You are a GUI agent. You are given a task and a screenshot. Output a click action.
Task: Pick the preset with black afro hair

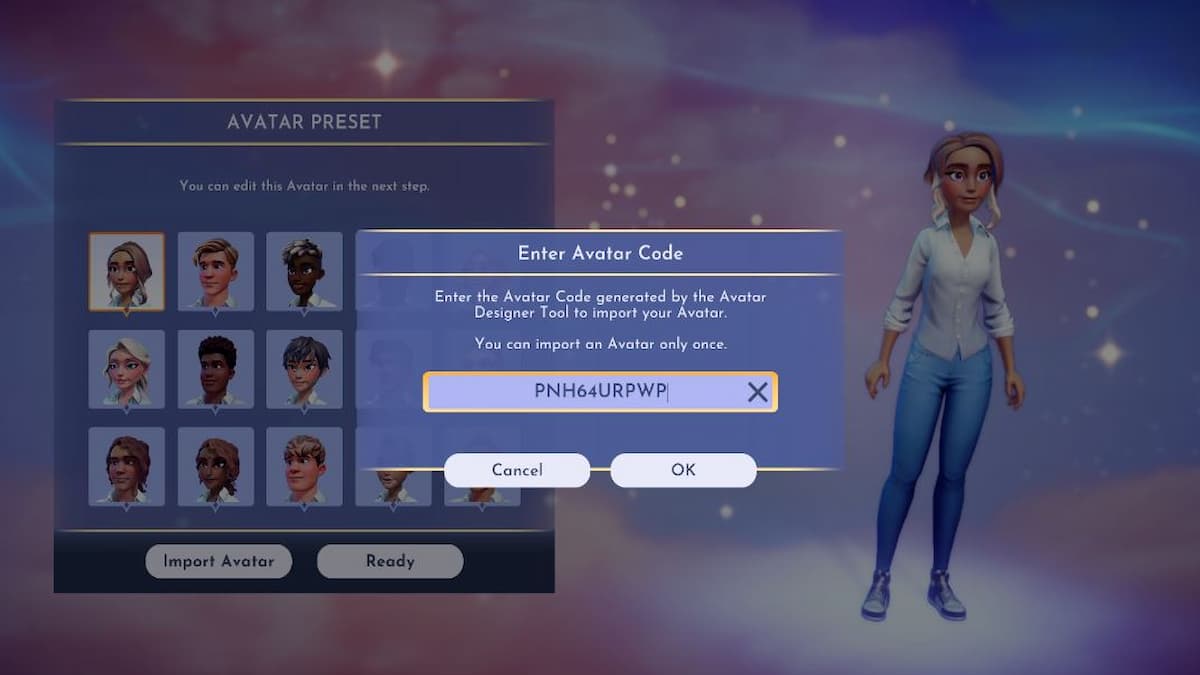(x=216, y=369)
